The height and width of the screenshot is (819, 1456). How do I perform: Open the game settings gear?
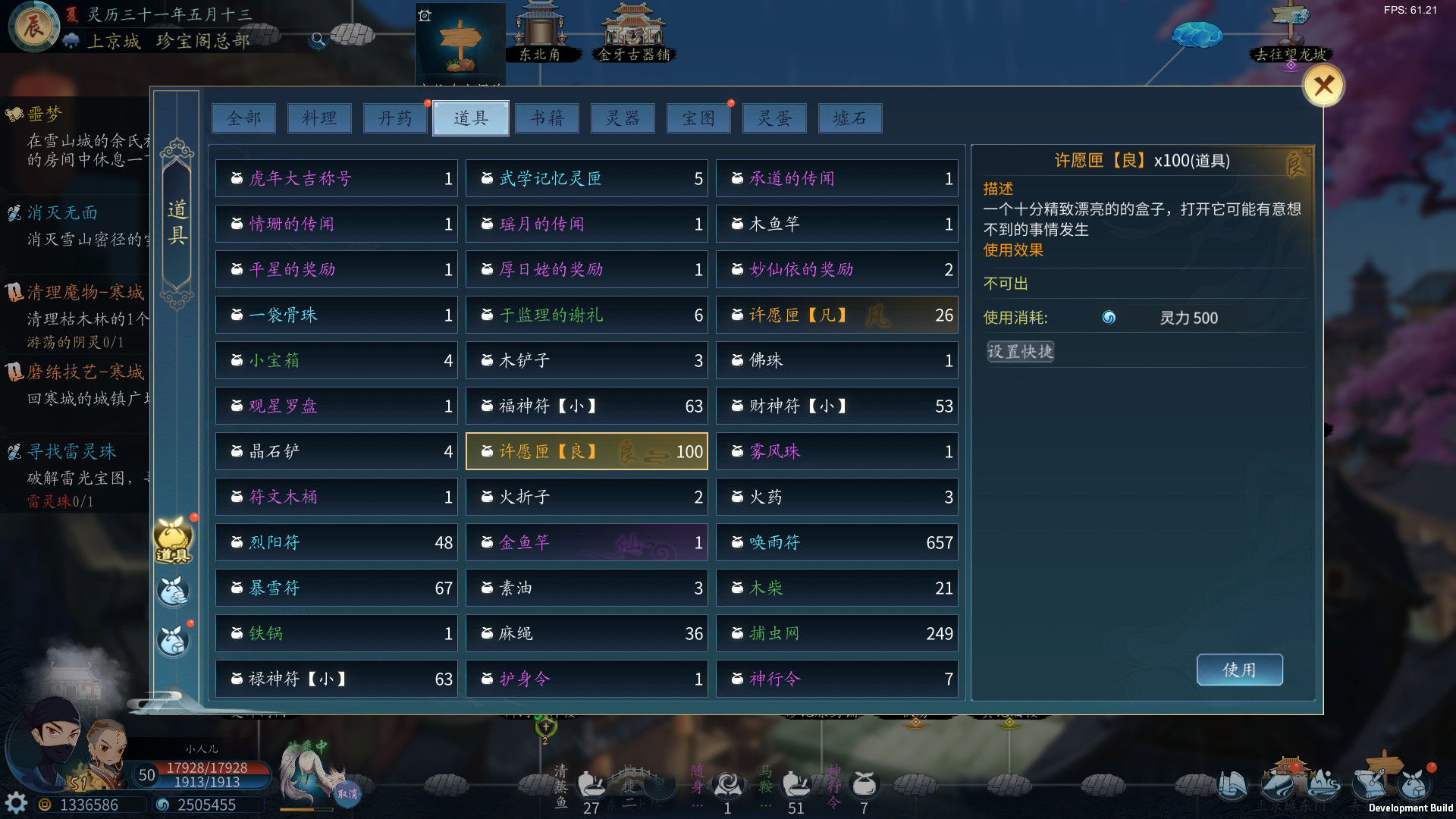(15, 802)
